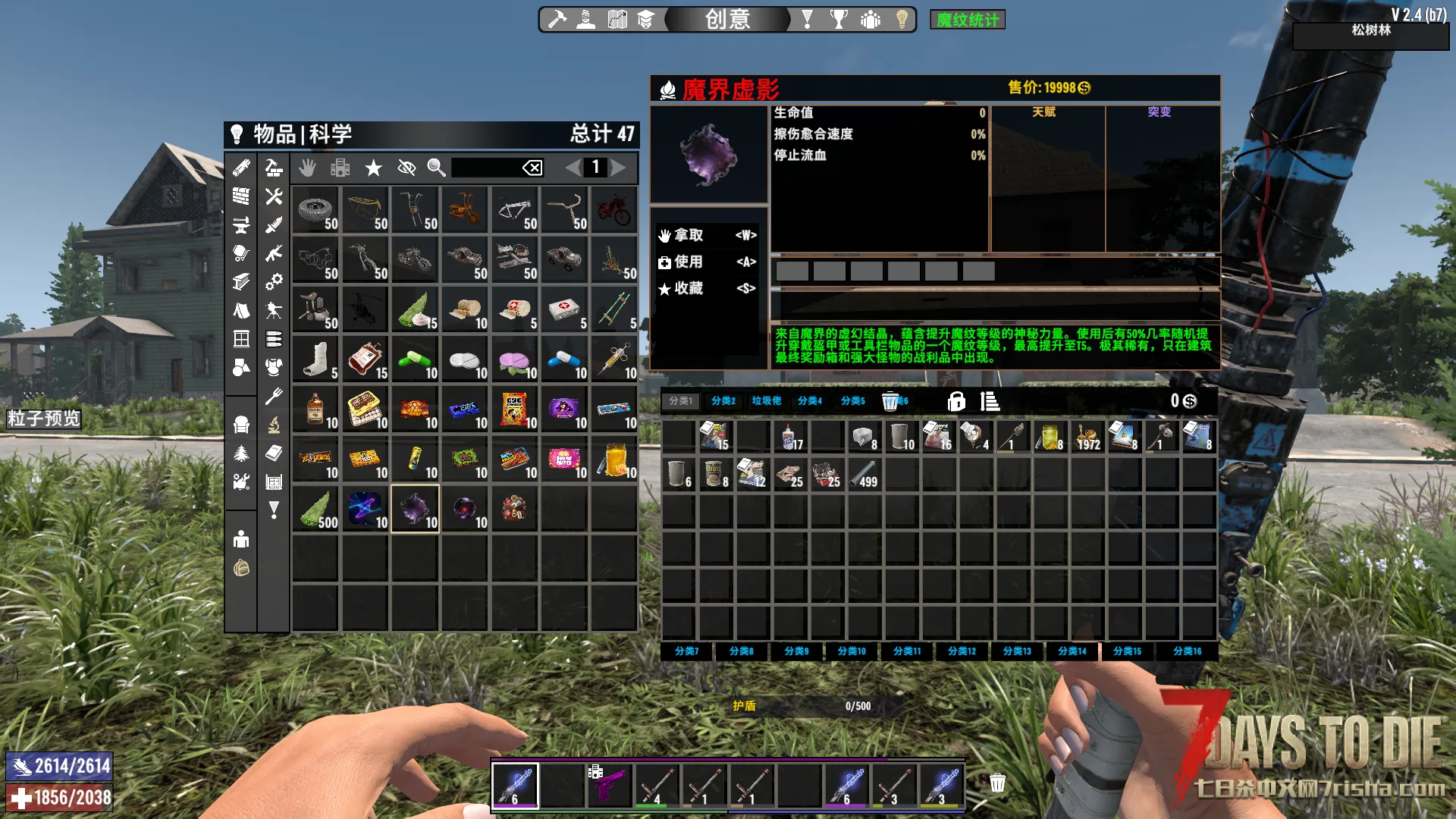Pick the blood bag item slot
This screenshot has width=1456, height=819.
point(366,359)
